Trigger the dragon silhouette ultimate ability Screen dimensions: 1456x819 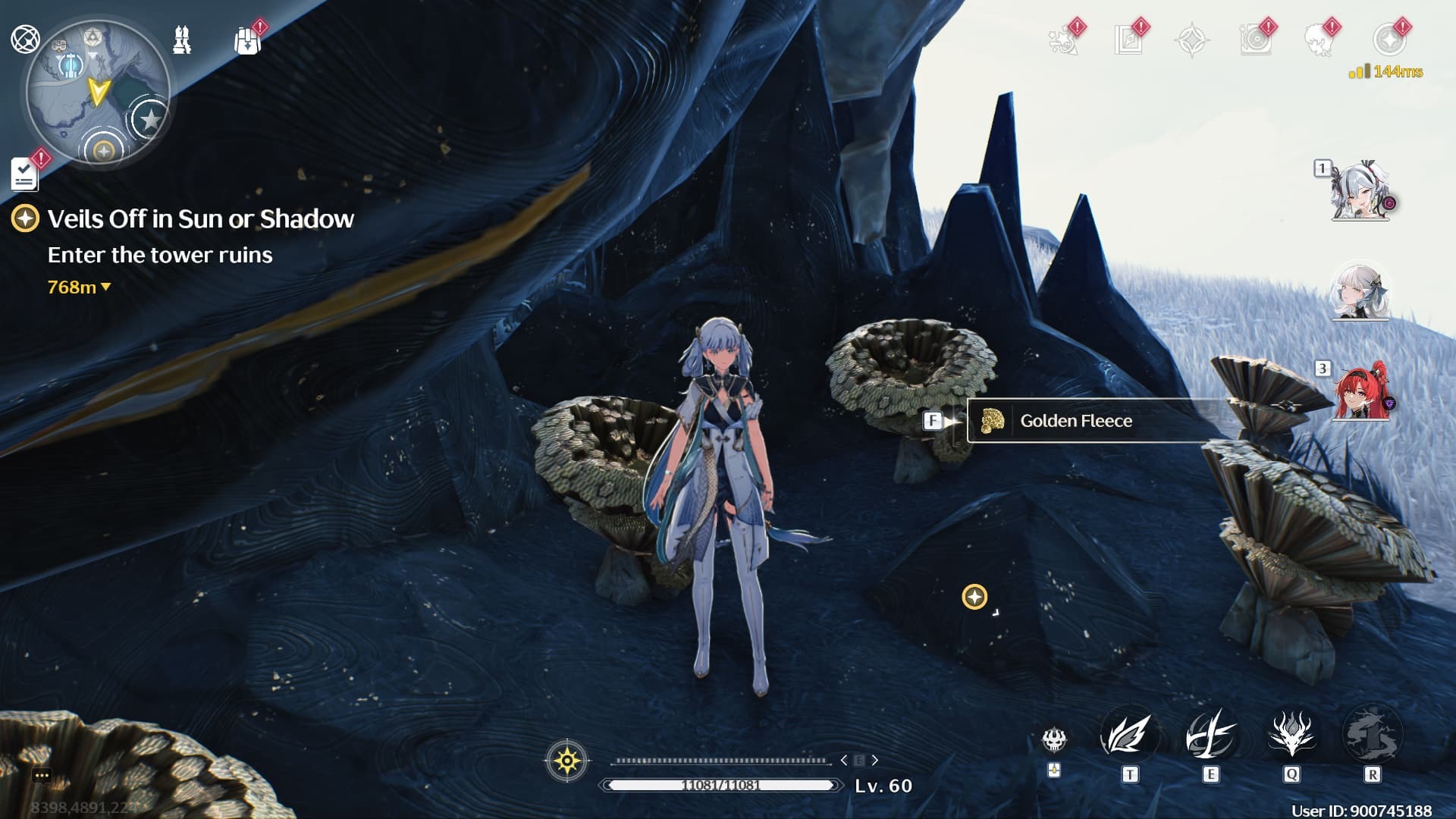click(1372, 734)
